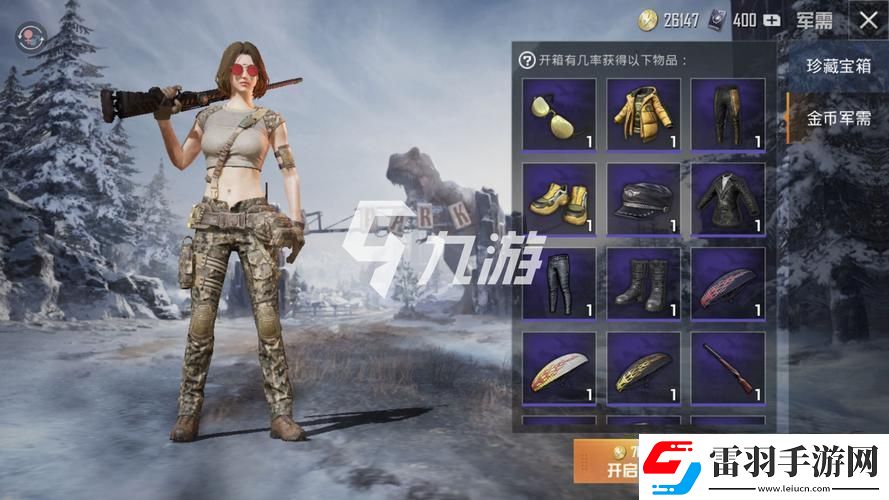
Task: Select the dark red-patterned parachute reward
Action: coord(728,283)
